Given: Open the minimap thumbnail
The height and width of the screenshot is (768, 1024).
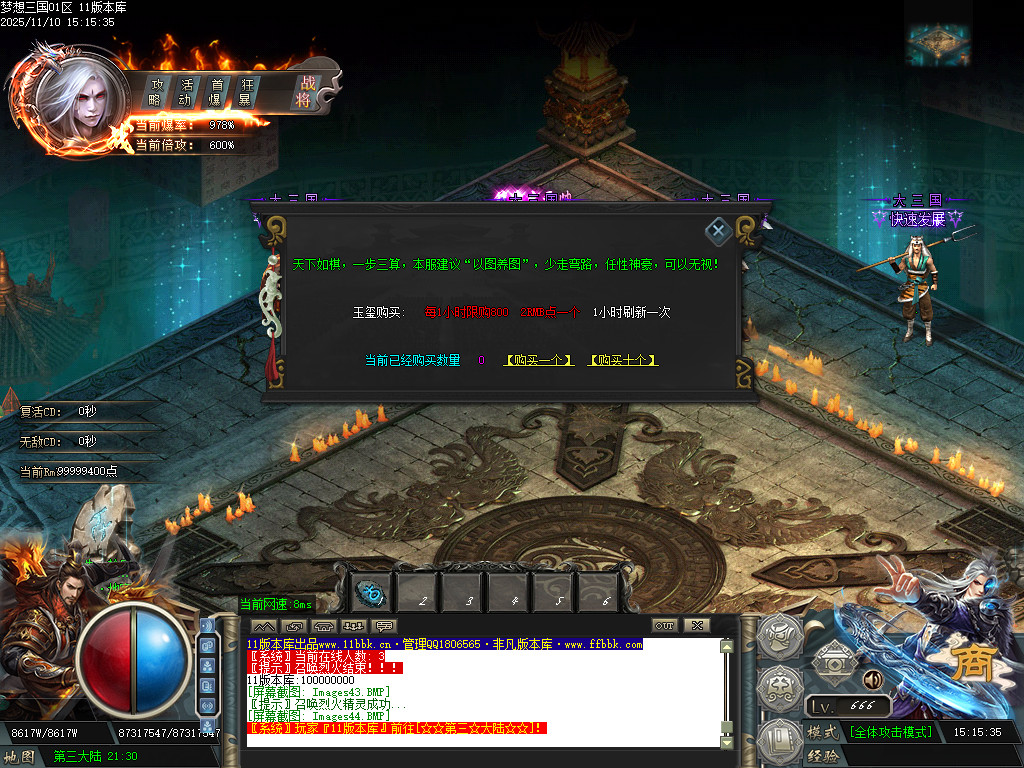Looking at the screenshot, I should (939, 44).
